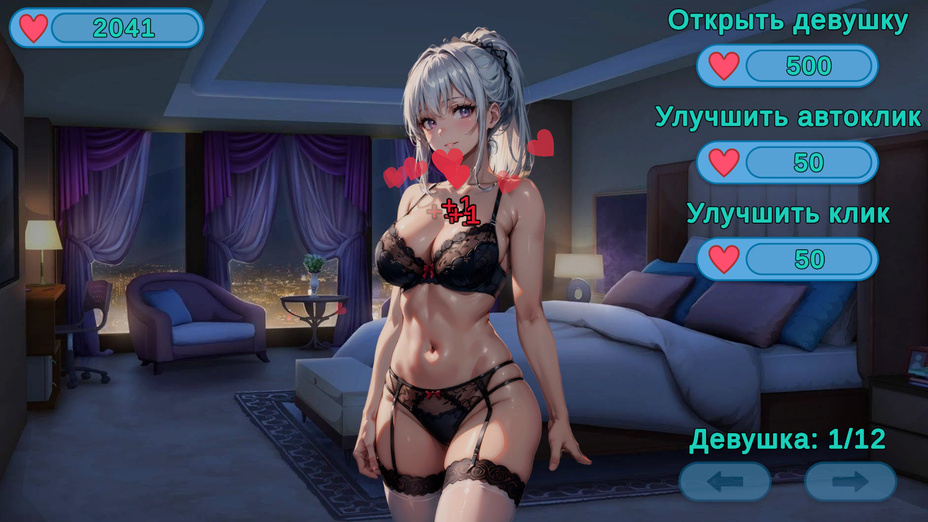
Task: Go to the previous girl with left arrow
Action: pyautogui.click(x=725, y=482)
